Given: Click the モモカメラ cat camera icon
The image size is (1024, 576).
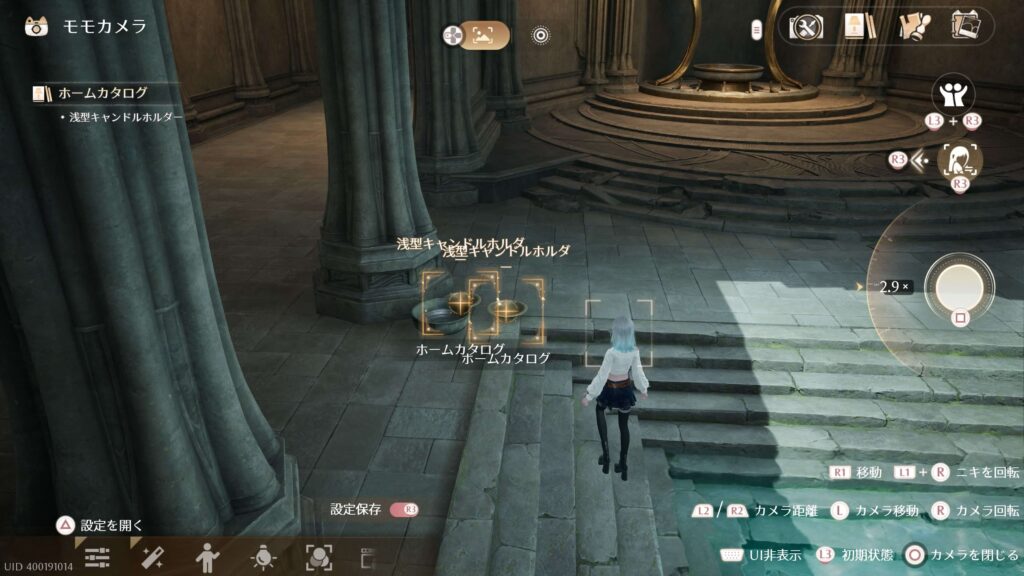Looking at the screenshot, I should tap(38, 26).
